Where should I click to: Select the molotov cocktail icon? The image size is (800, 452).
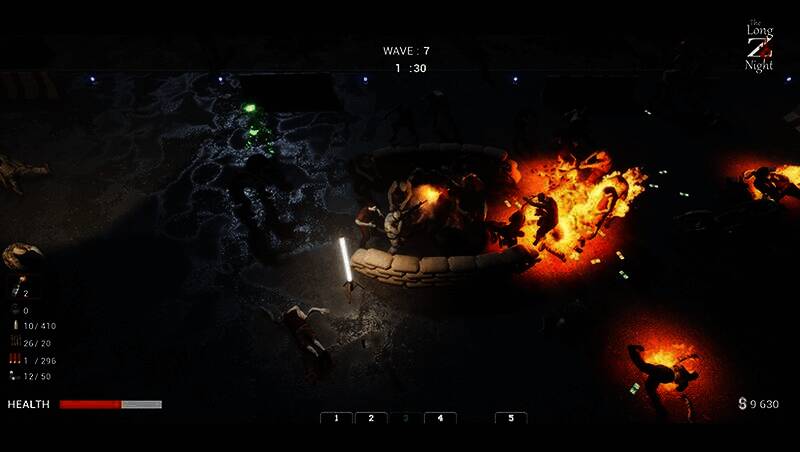click(15, 292)
